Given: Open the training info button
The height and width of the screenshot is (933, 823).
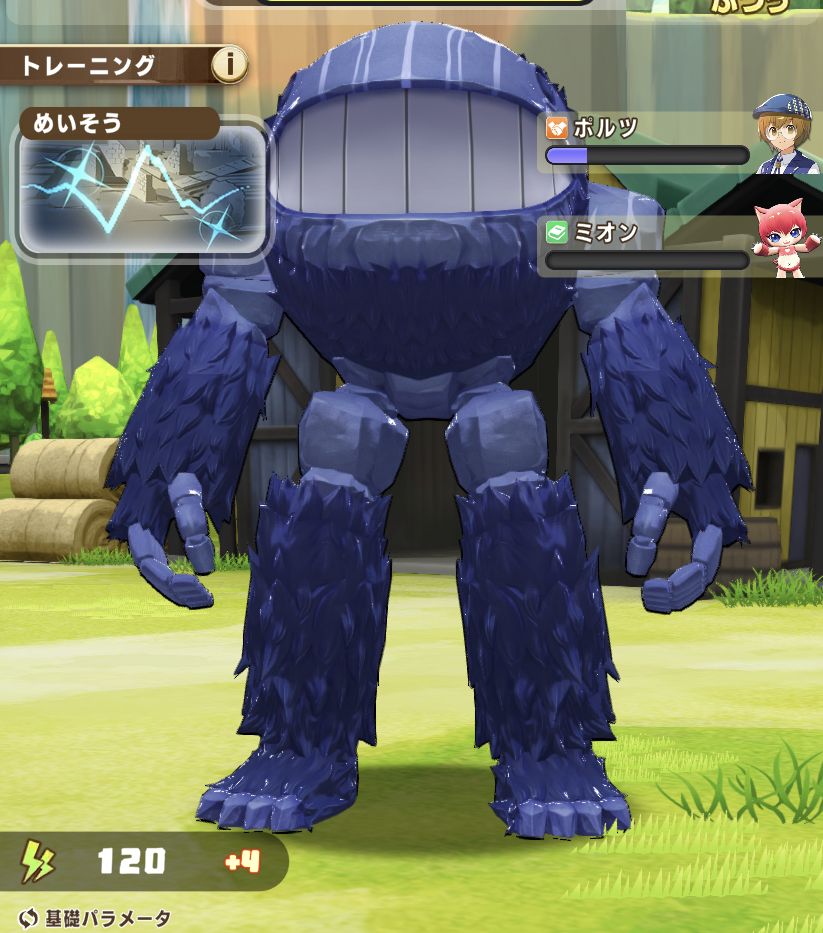Looking at the screenshot, I should (x=229, y=66).
